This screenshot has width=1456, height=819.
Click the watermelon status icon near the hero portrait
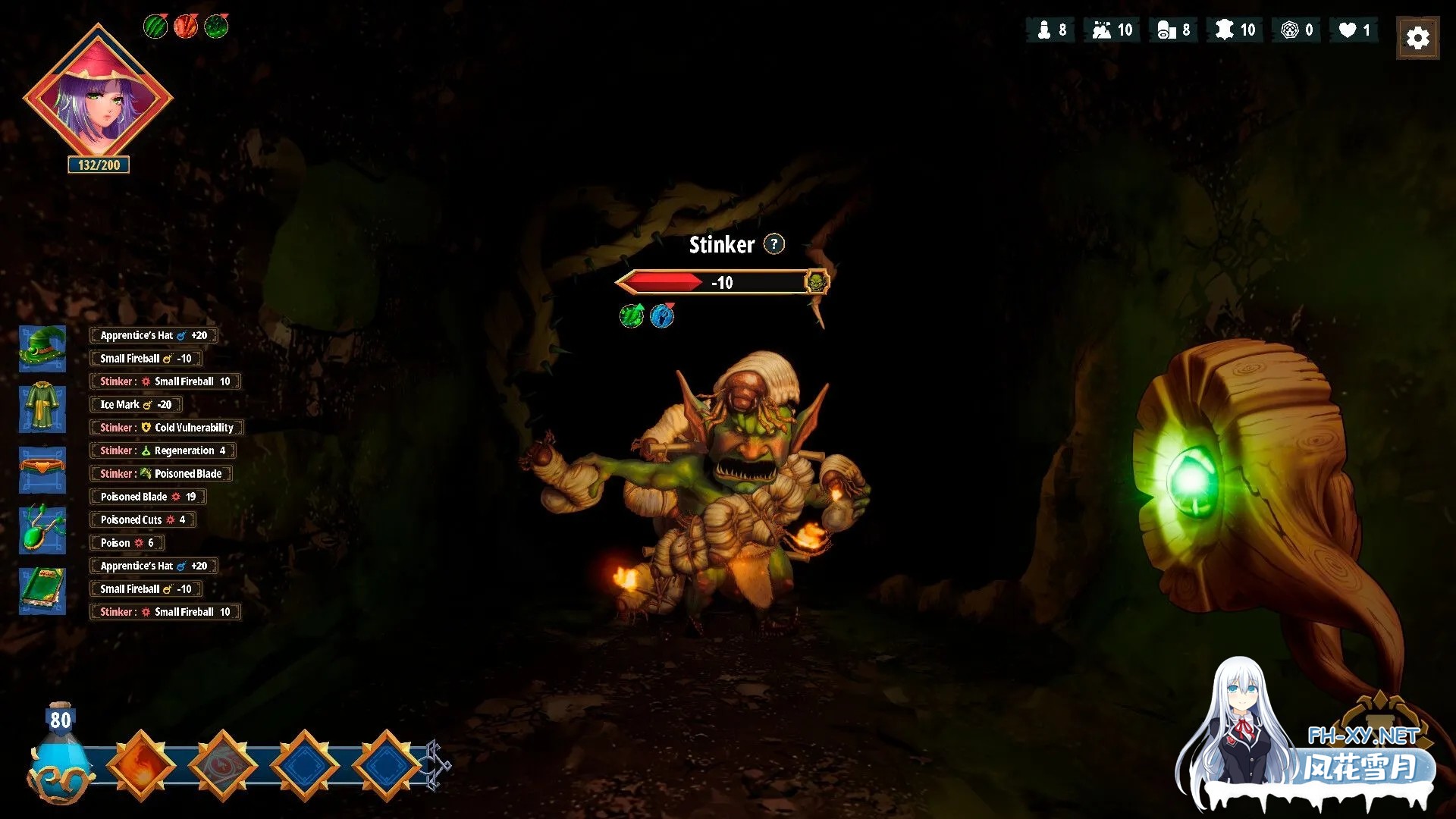[155, 25]
